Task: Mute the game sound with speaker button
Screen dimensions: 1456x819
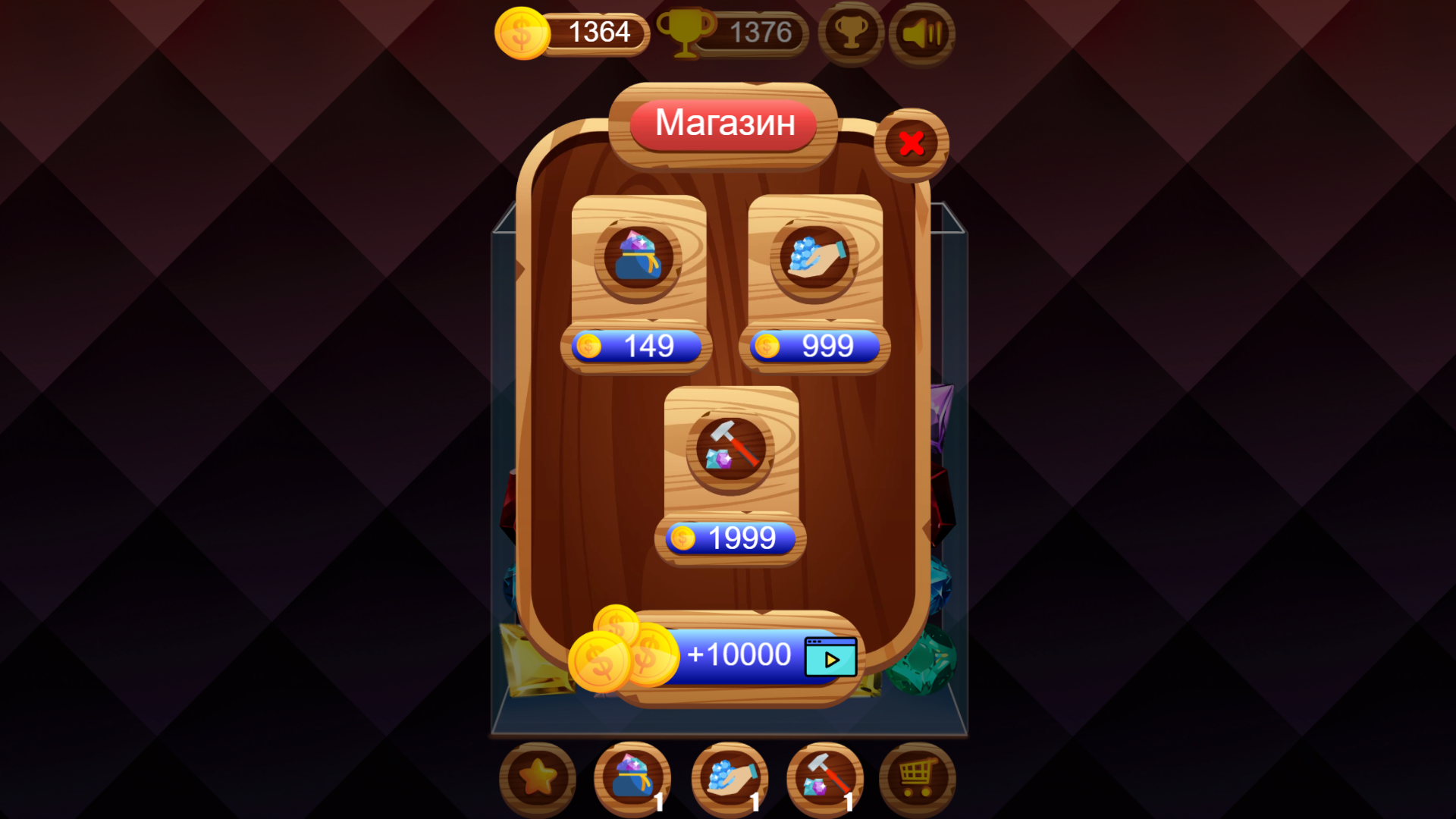Action: (x=922, y=33)
